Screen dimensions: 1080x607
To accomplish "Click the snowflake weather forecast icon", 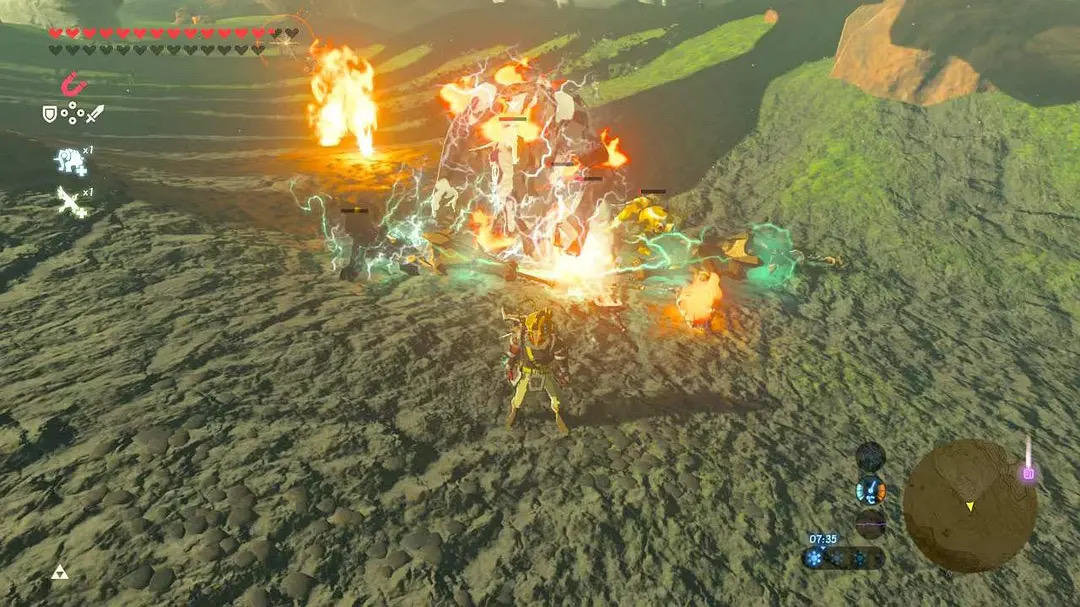I will tap(814, 558).
